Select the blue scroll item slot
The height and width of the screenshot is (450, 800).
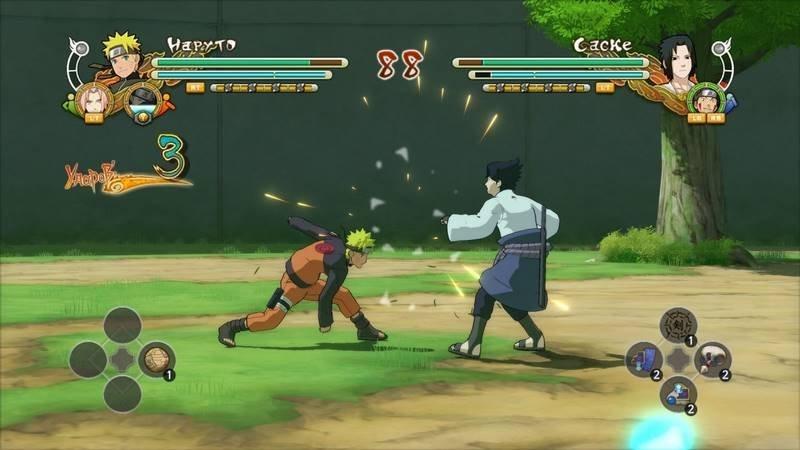point(645,359)
